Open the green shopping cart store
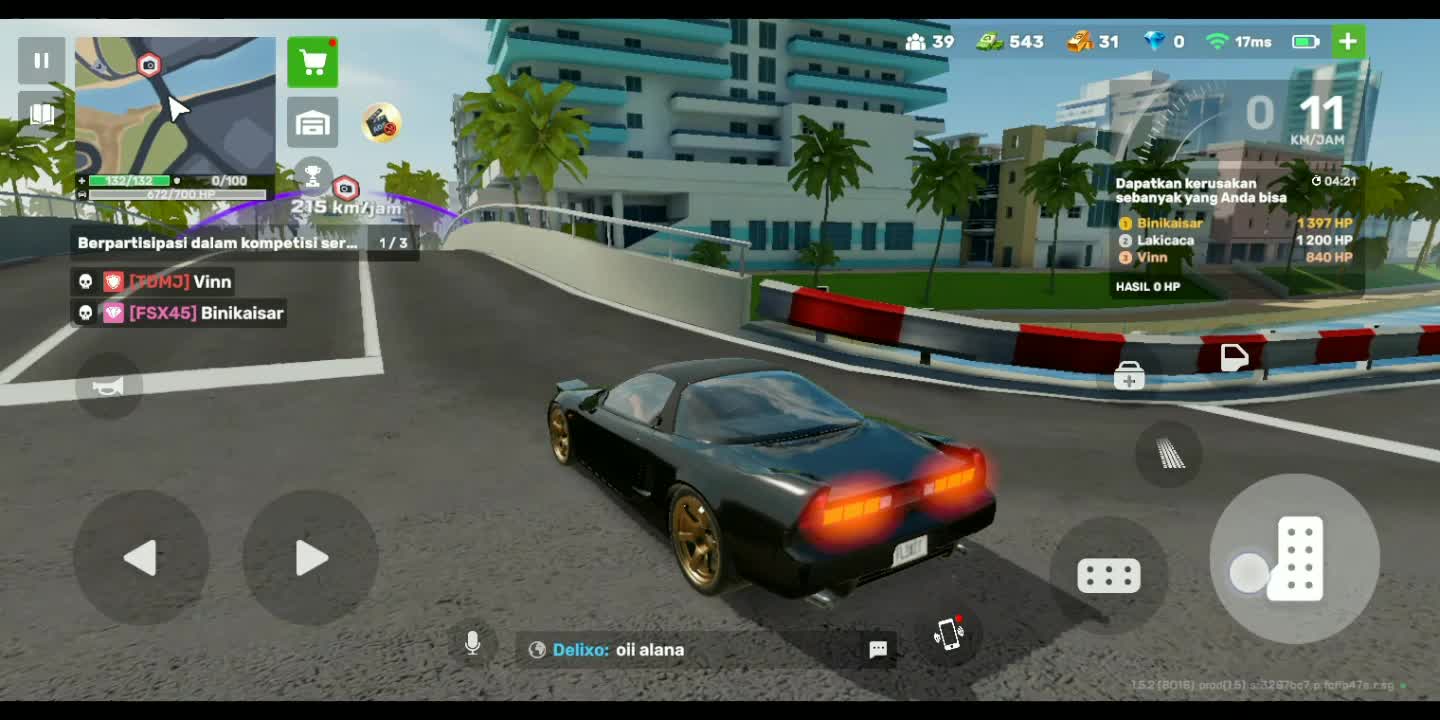1440x720 pixels. tap(313, 63)
